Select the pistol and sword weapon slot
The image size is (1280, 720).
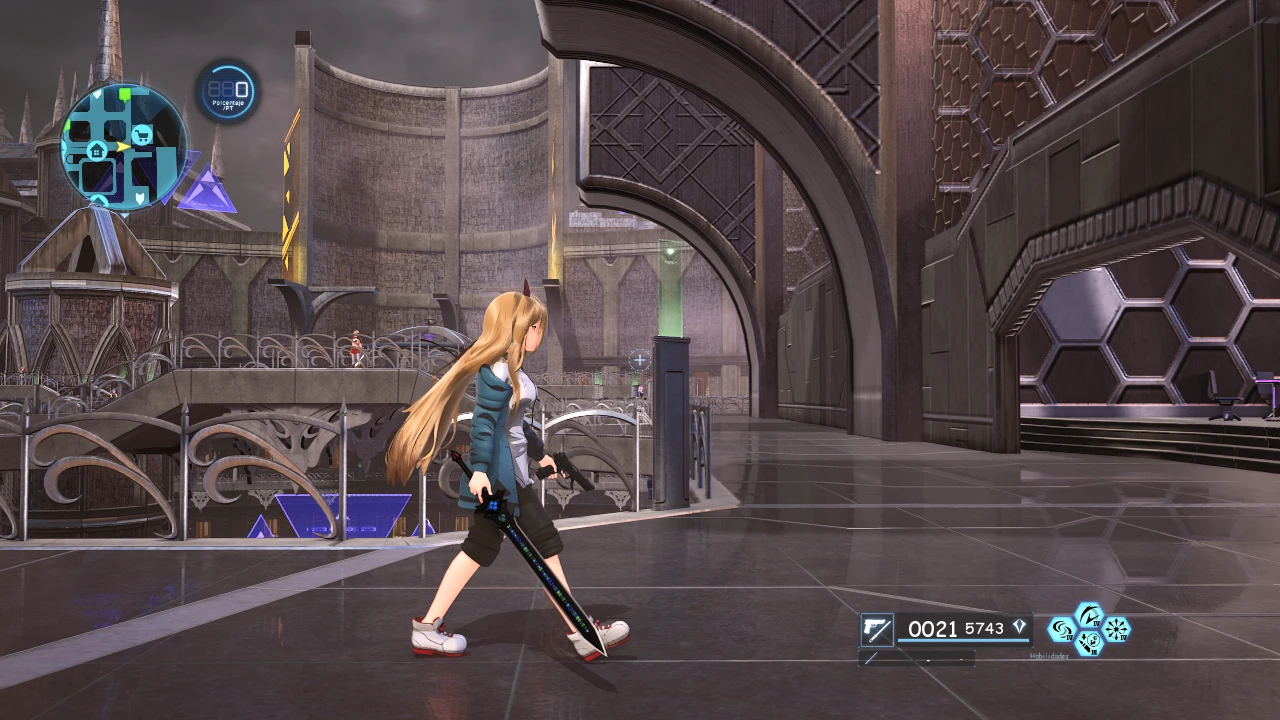tap(876, 630)
